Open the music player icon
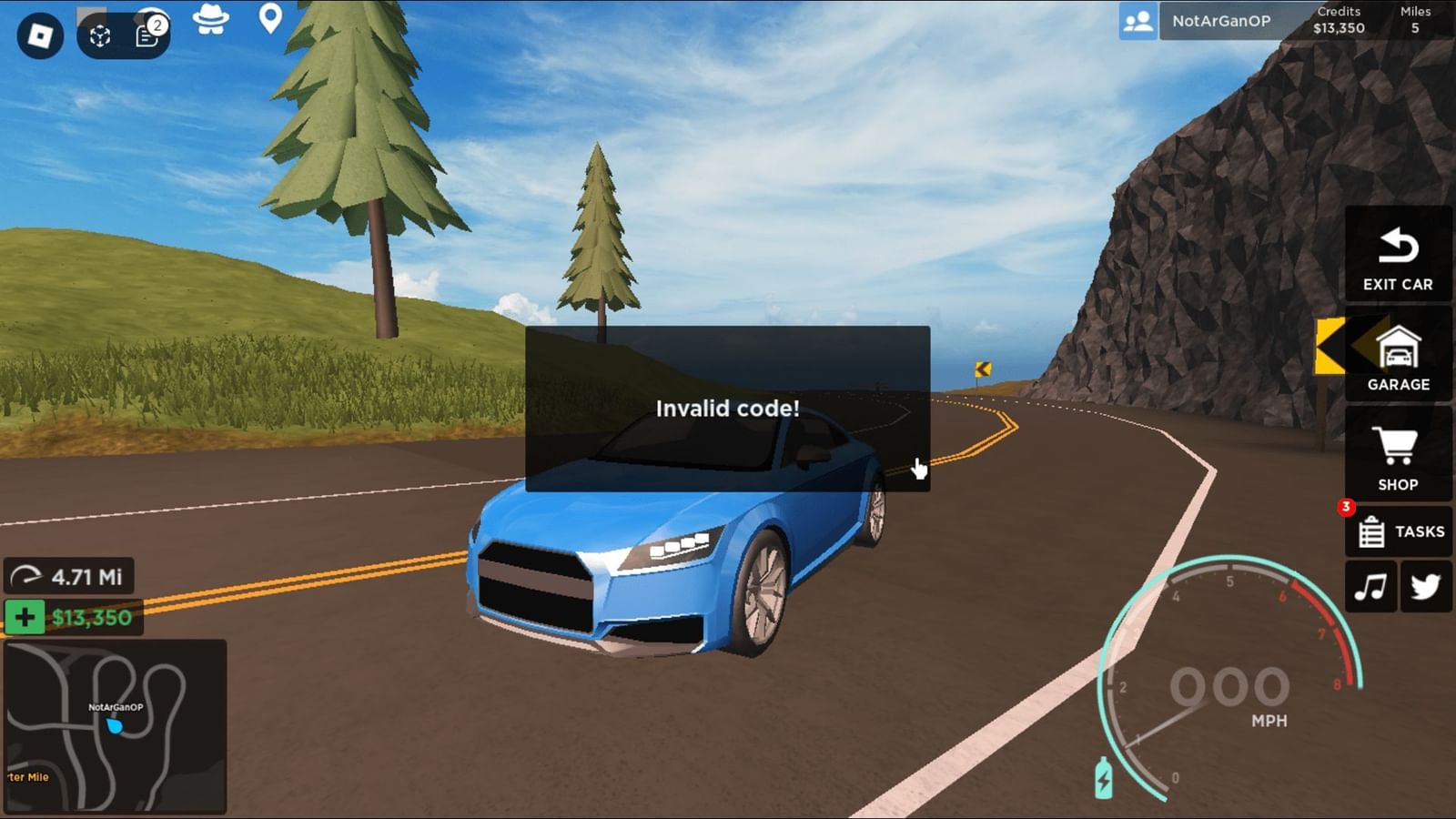Image resolution: width=1456 pixels, height=819 pixels. tap(1370, 585)
